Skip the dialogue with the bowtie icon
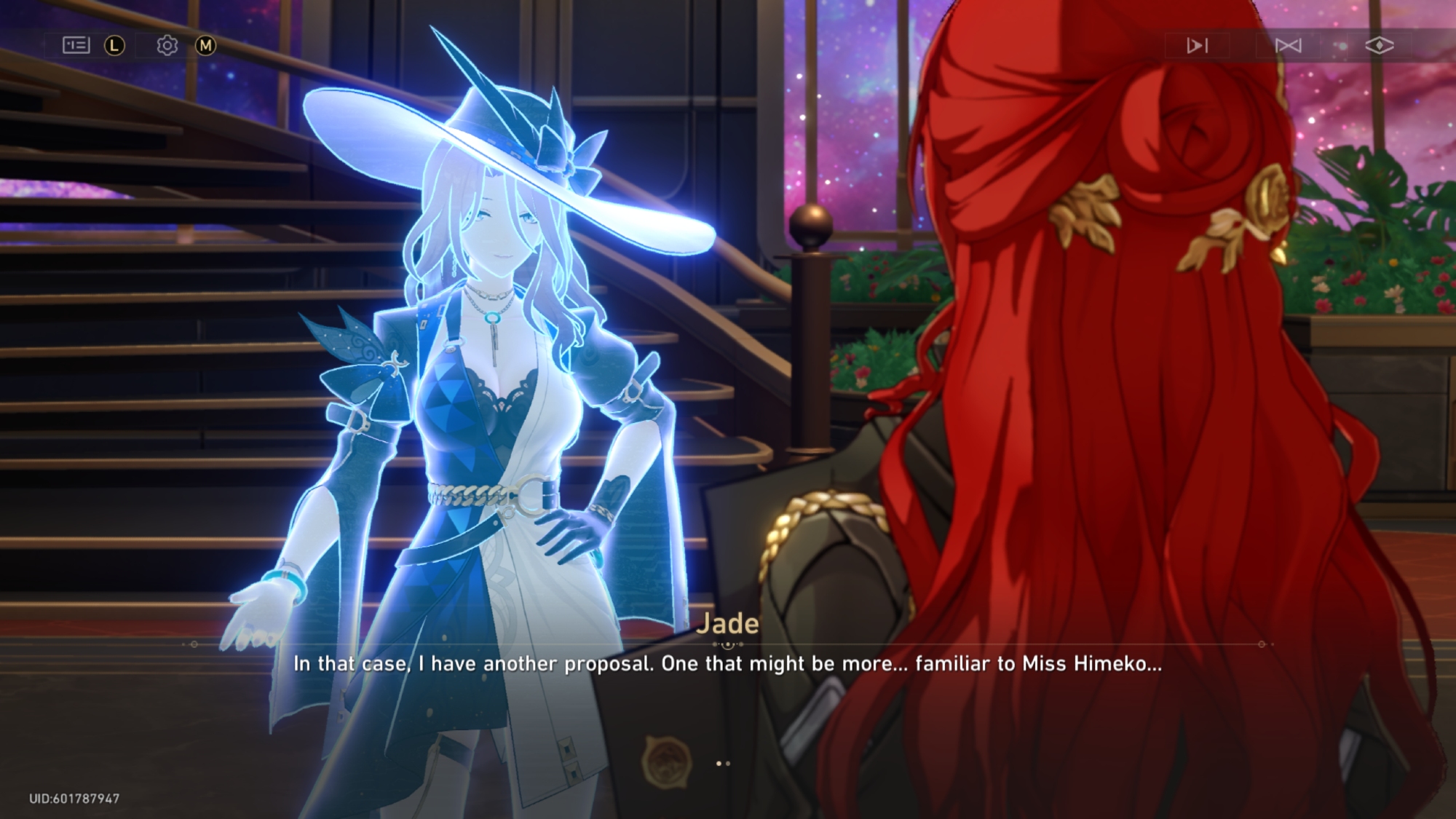The image size is (1456, 819). [1288, 46]
